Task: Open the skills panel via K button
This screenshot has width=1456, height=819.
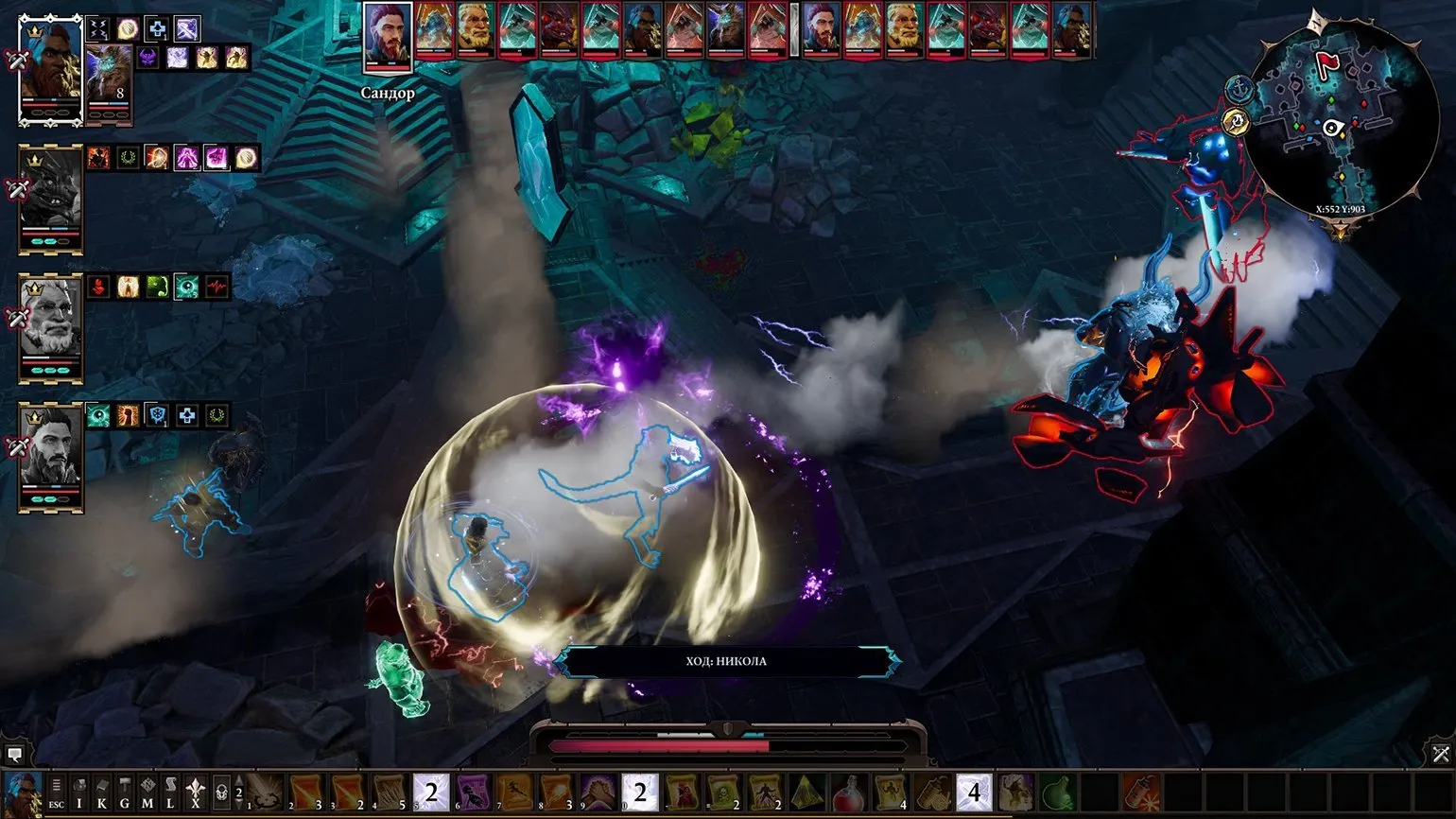Action: coord(102,793)
